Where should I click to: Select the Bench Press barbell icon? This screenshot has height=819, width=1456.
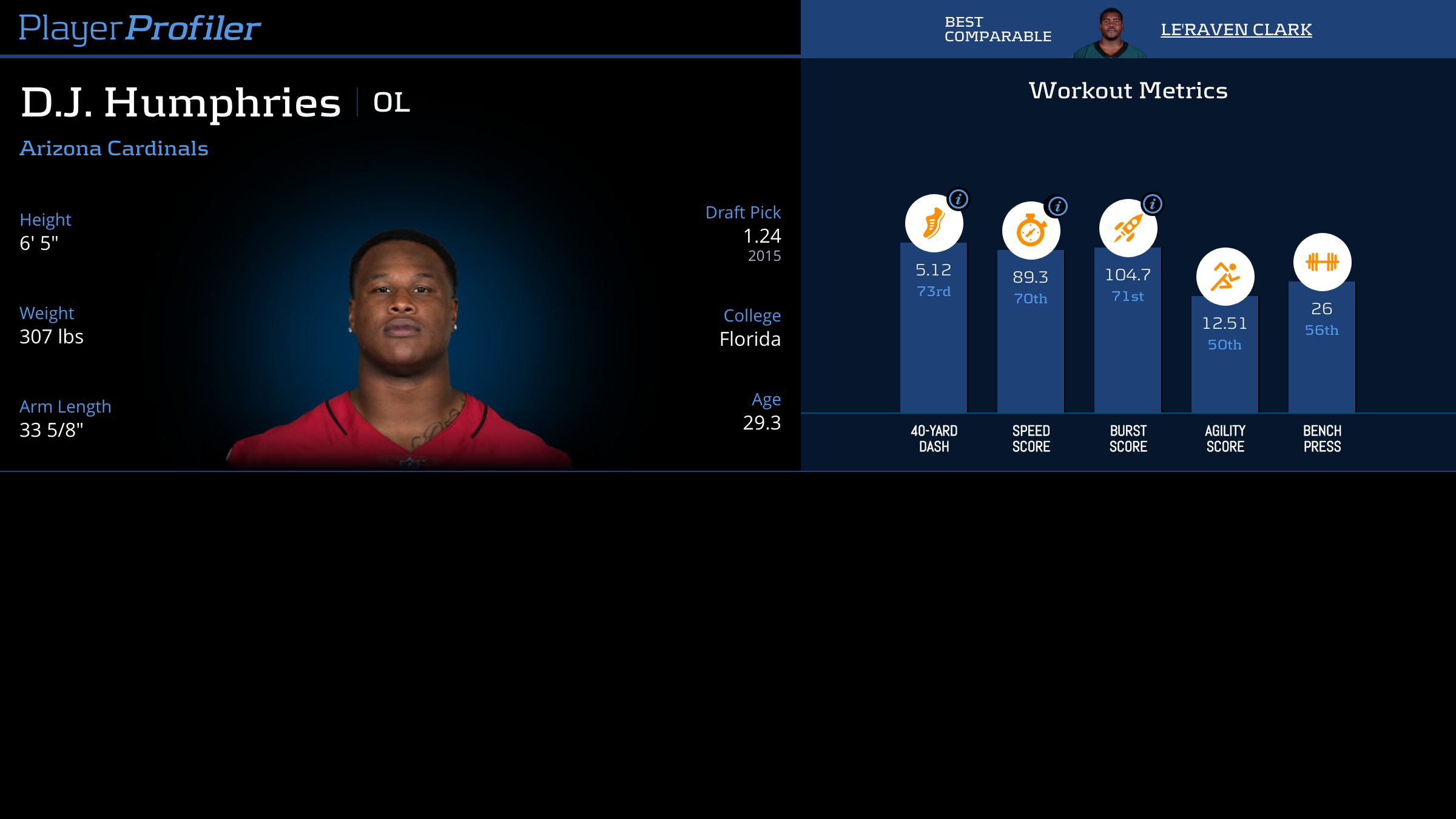pyautogui.click(x=1322, y=262)
